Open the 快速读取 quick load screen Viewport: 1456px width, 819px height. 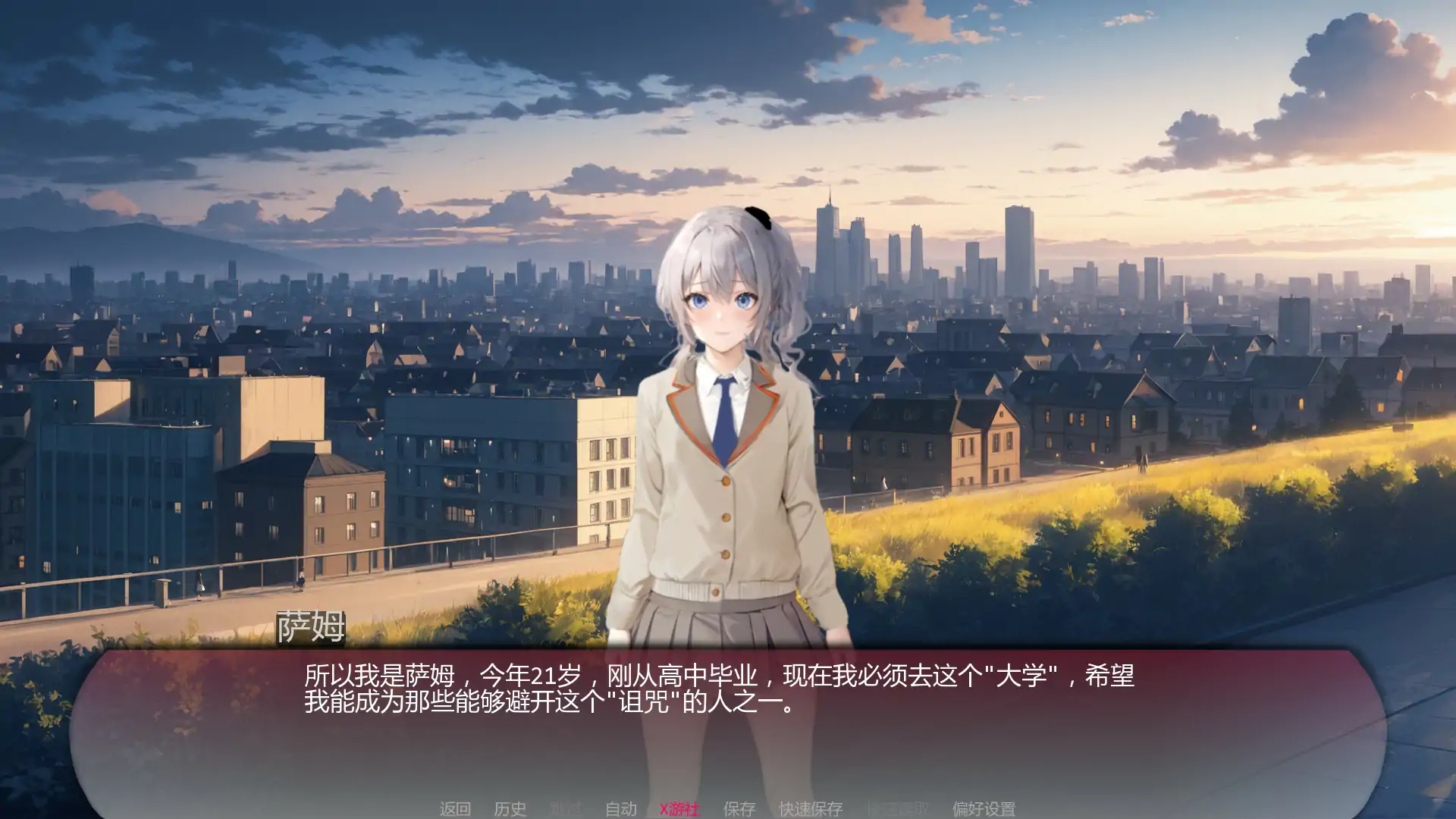900,809
